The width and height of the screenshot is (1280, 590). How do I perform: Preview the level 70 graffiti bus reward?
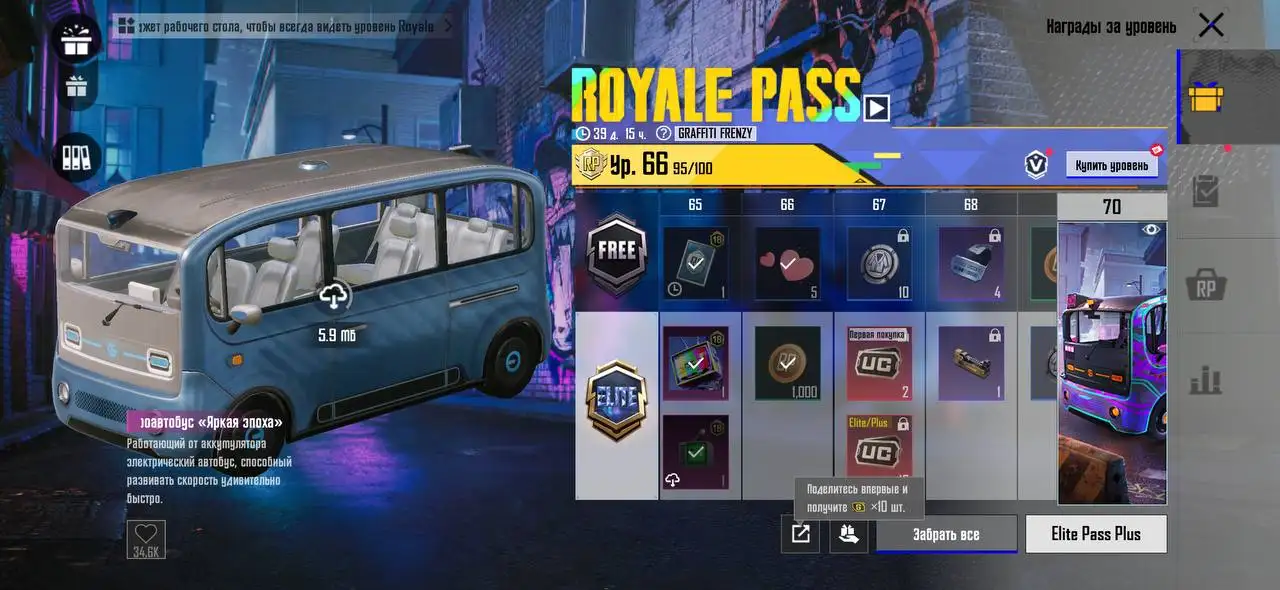(x=1111, y=360)
